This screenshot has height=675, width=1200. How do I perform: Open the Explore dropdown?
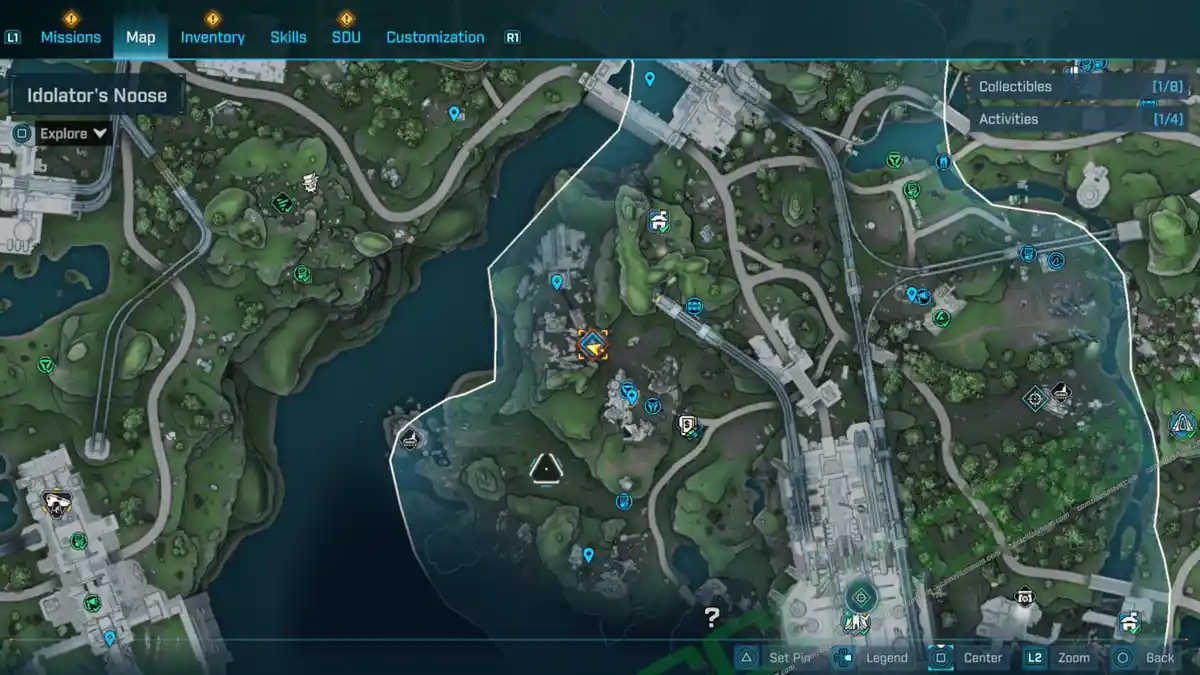tap(74, 133)
